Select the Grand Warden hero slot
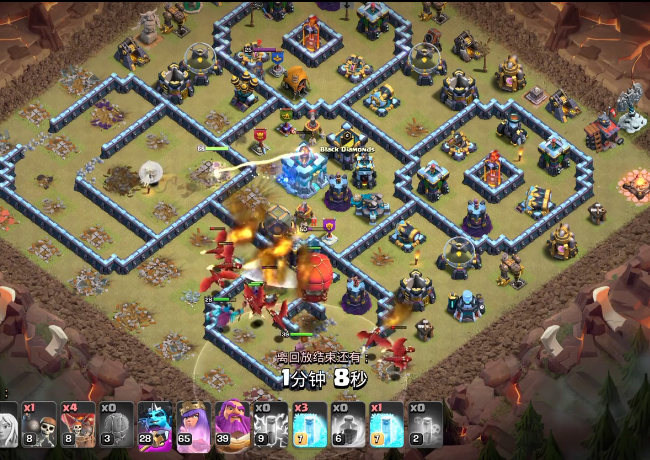The height and width of the screenshot is (460, 650). point(231,423)
